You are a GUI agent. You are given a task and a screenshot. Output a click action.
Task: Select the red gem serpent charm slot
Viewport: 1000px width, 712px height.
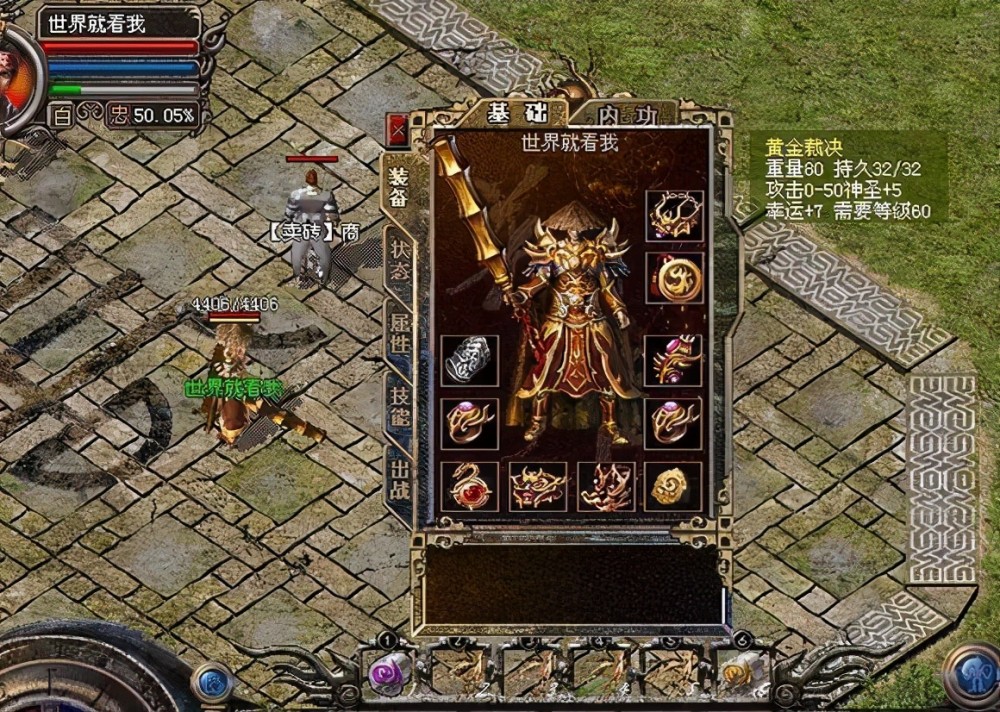[469, 486]
